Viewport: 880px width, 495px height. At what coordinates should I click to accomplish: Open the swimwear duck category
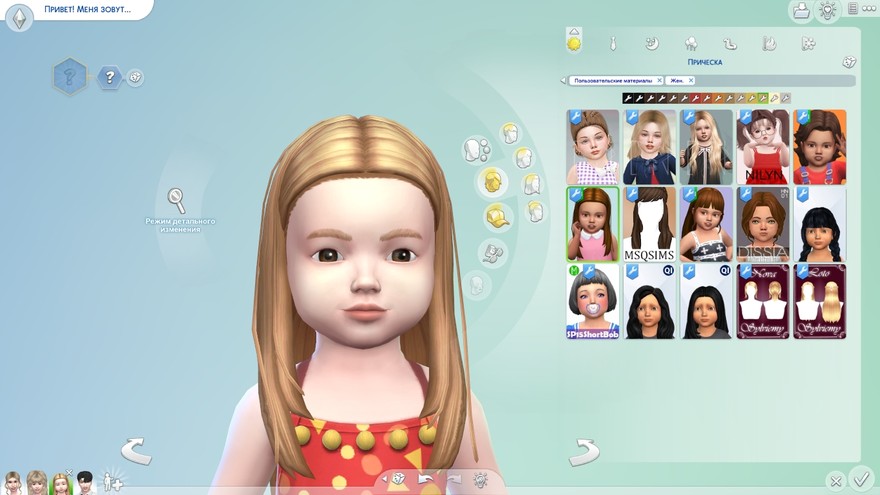click(730, 43)
